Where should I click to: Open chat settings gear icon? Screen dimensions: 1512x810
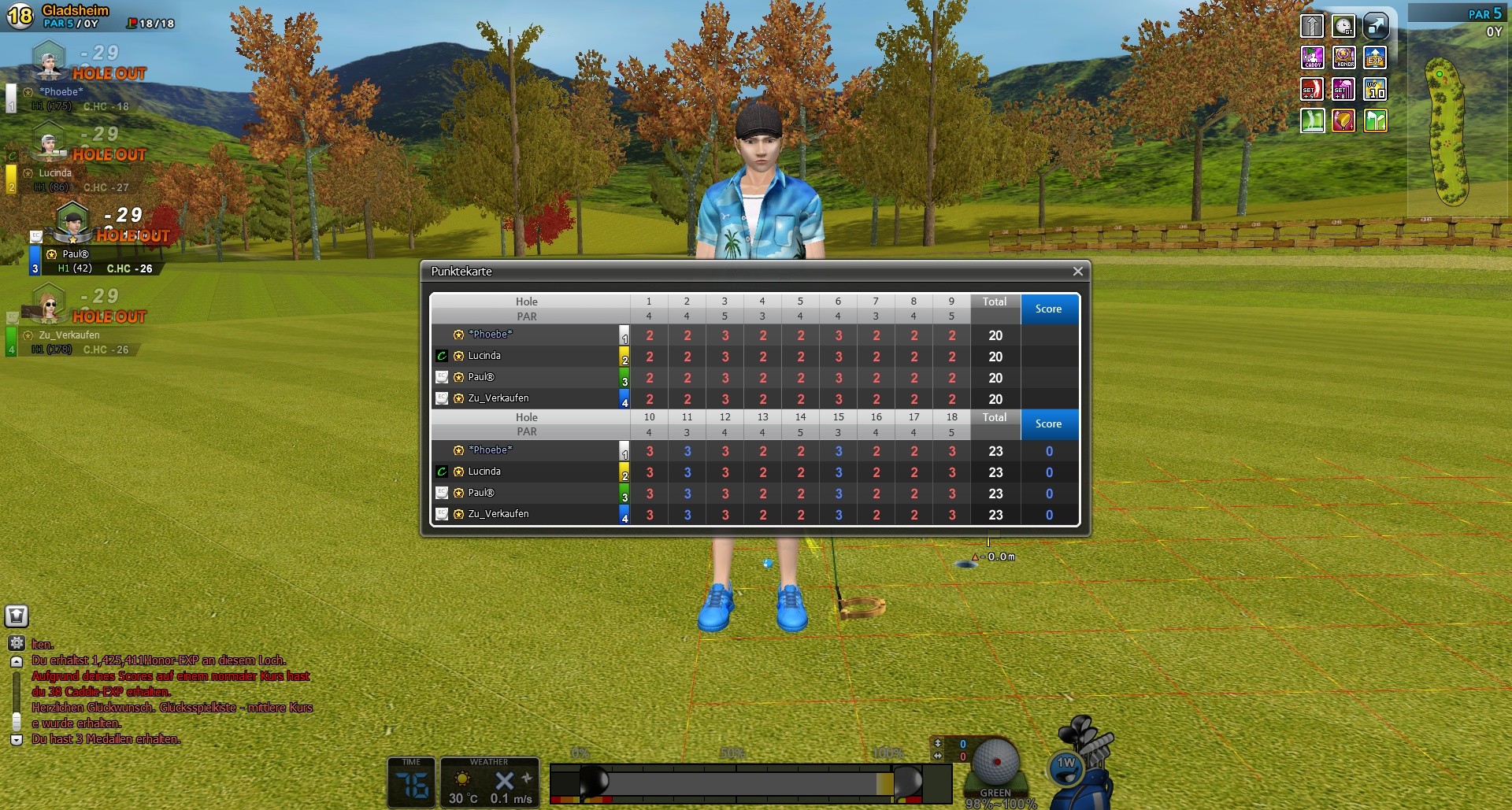pyautogui.click(x=17, y=643)
